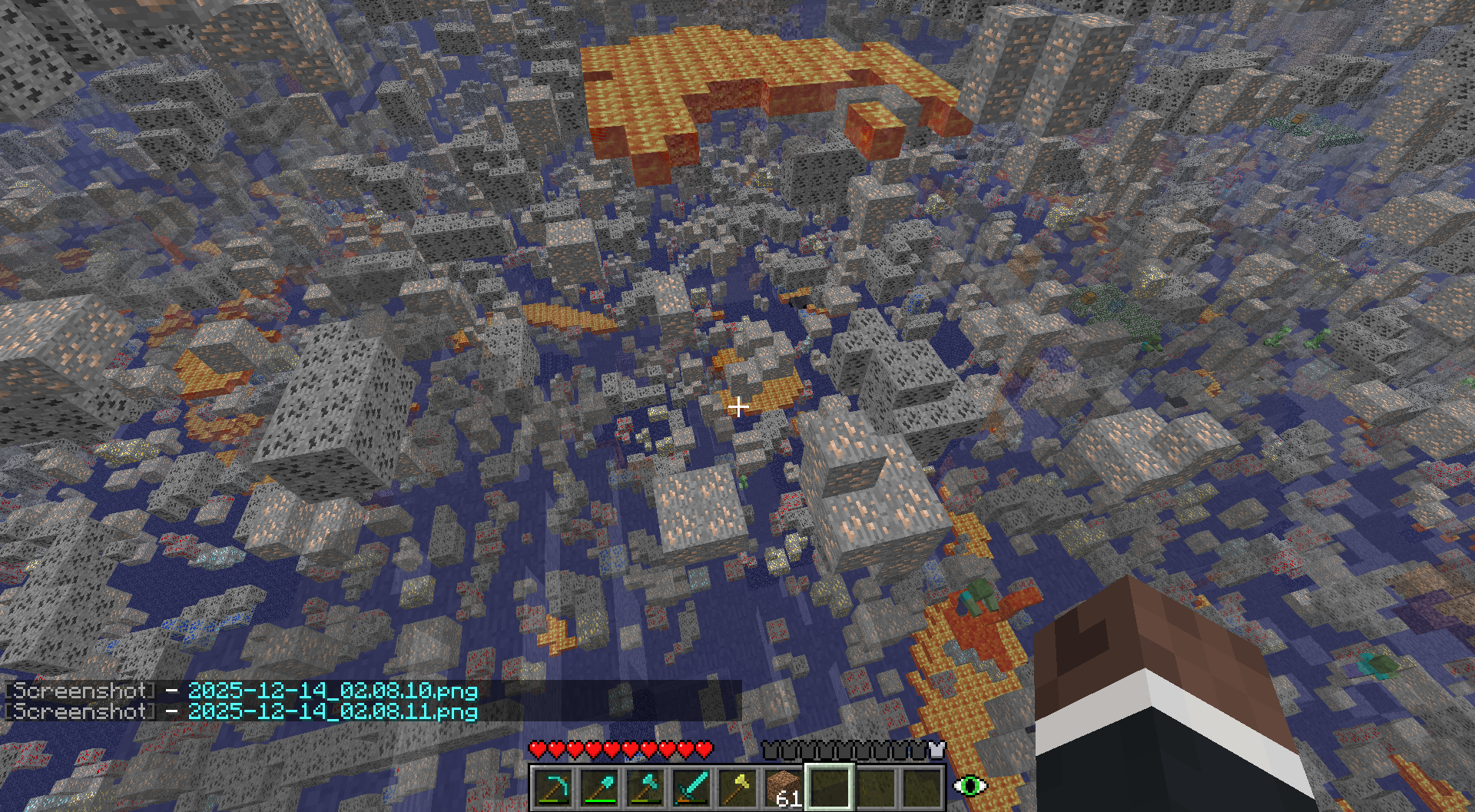Equip the diamond sword from the hotbar
The width and height of the screenshot is (1475, 812).
click(691, 788)
